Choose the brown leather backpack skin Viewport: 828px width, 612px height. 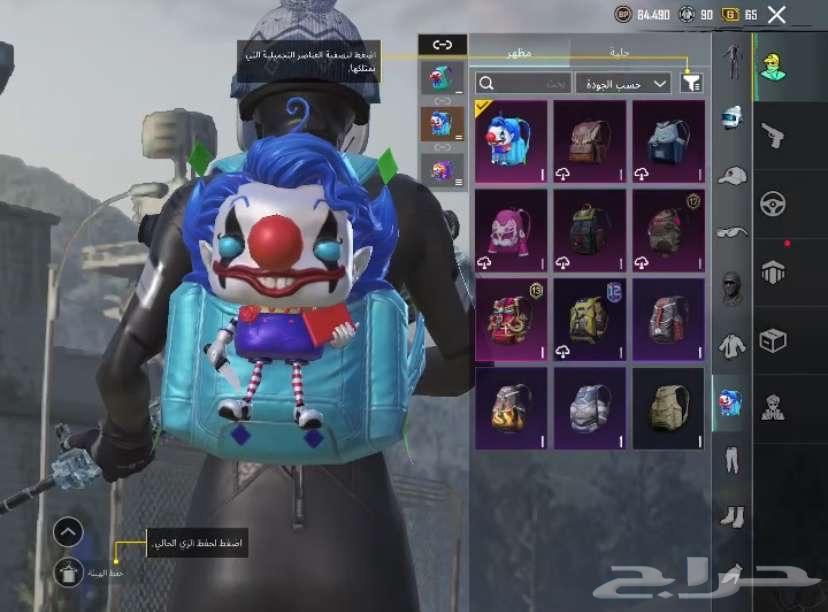tap(590, 141)
